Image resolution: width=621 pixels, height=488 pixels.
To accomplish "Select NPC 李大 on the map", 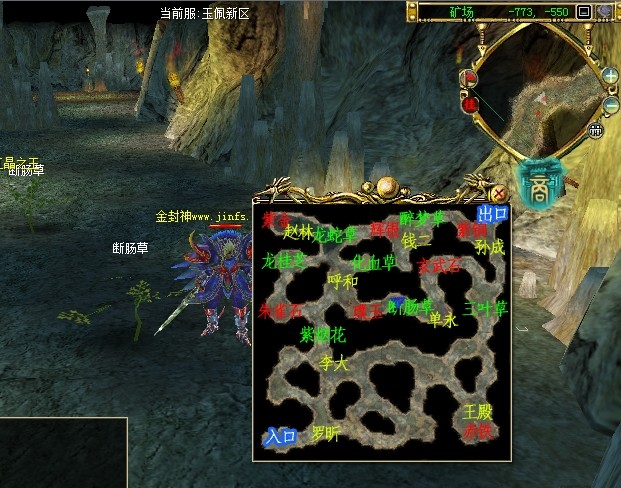I will pyautogui.click(x=333, y=364).
